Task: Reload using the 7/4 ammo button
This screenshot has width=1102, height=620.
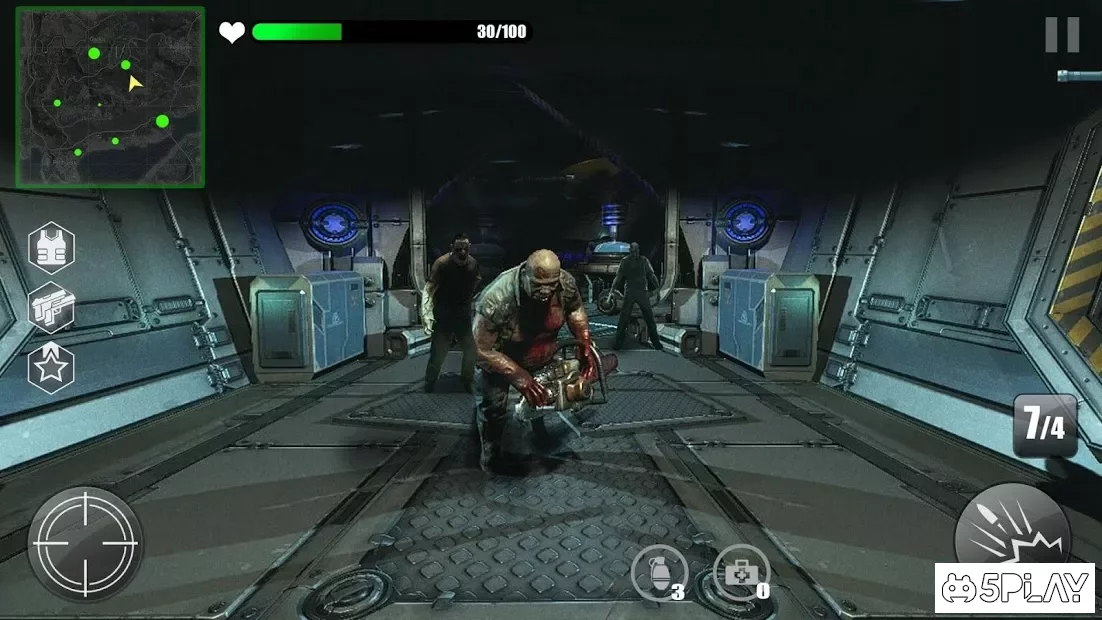Action: click(x=1044, y=425)
